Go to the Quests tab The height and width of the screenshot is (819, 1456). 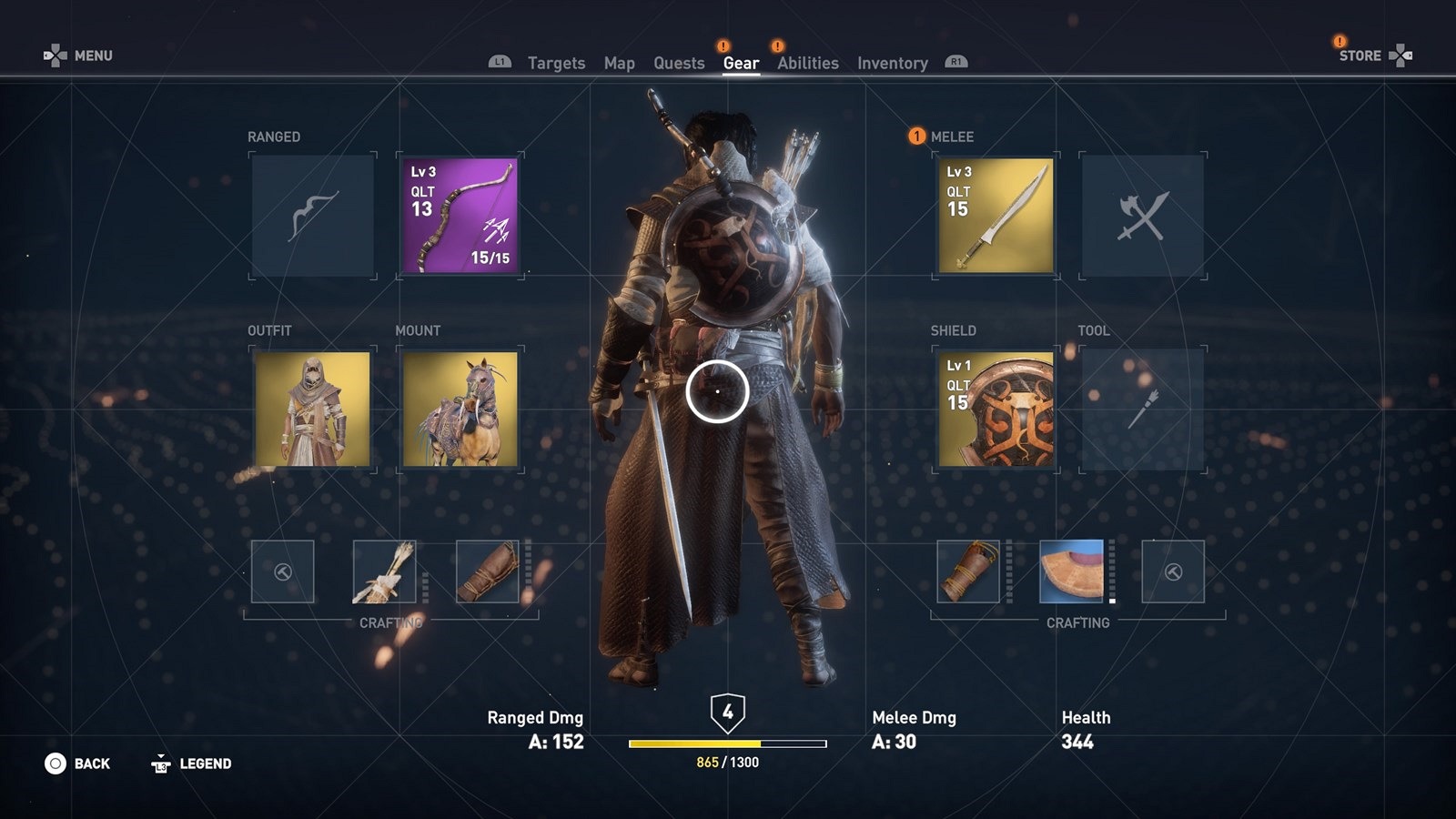(x=679, y=63)
